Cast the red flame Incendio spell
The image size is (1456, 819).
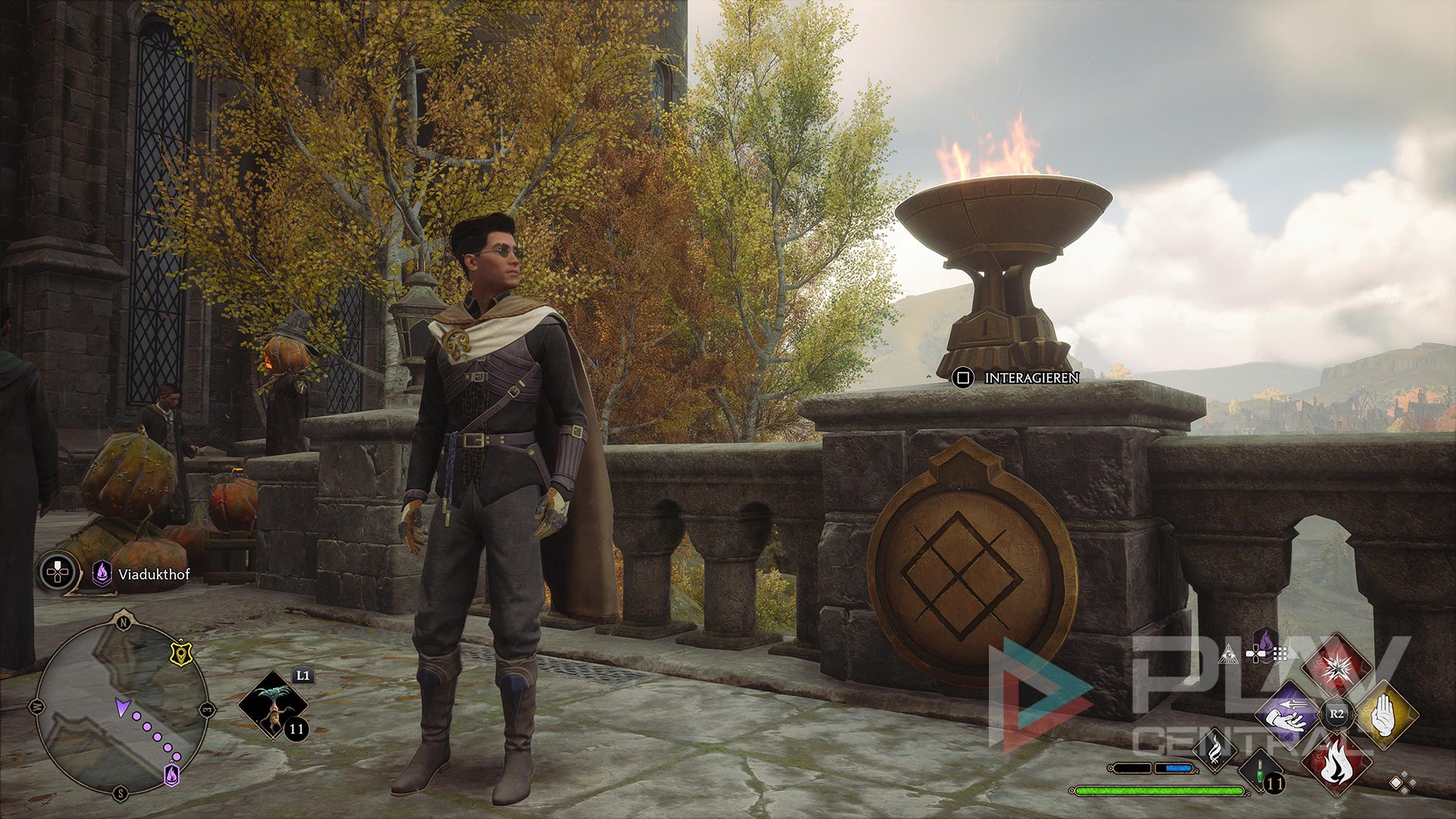coord(1336,762)
